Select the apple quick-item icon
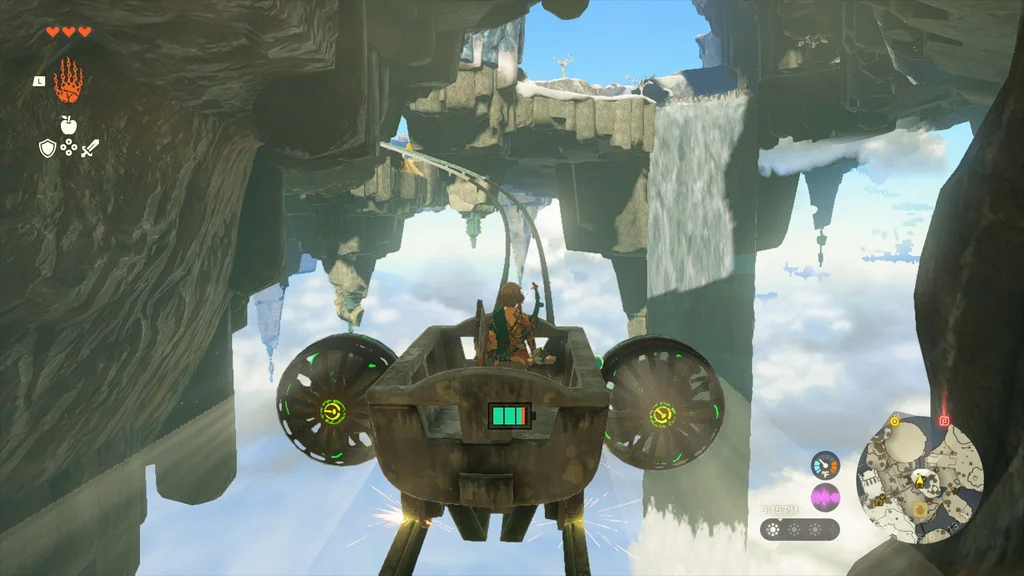This screenshot has width=1024, height=576. (68, 124)
